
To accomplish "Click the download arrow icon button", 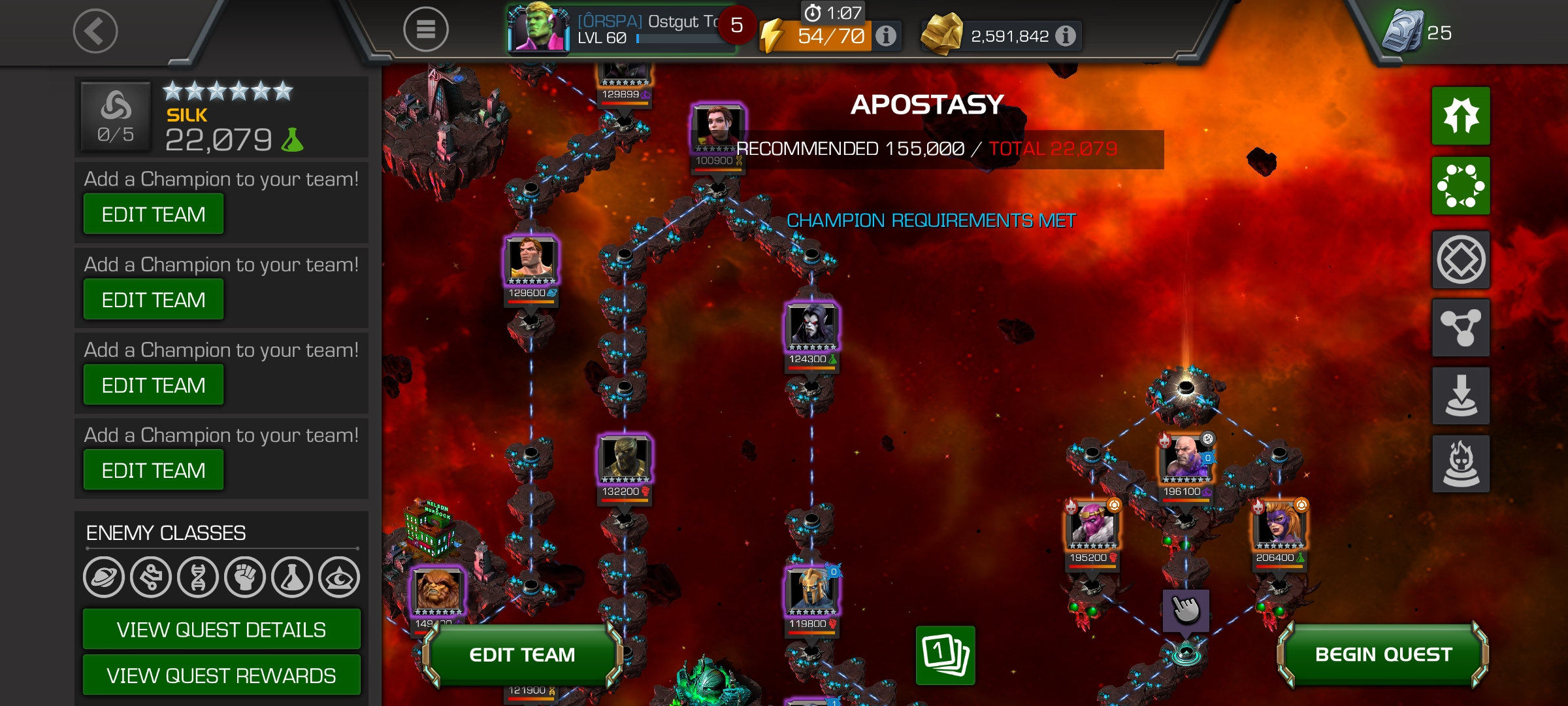I will [1461, 395].
